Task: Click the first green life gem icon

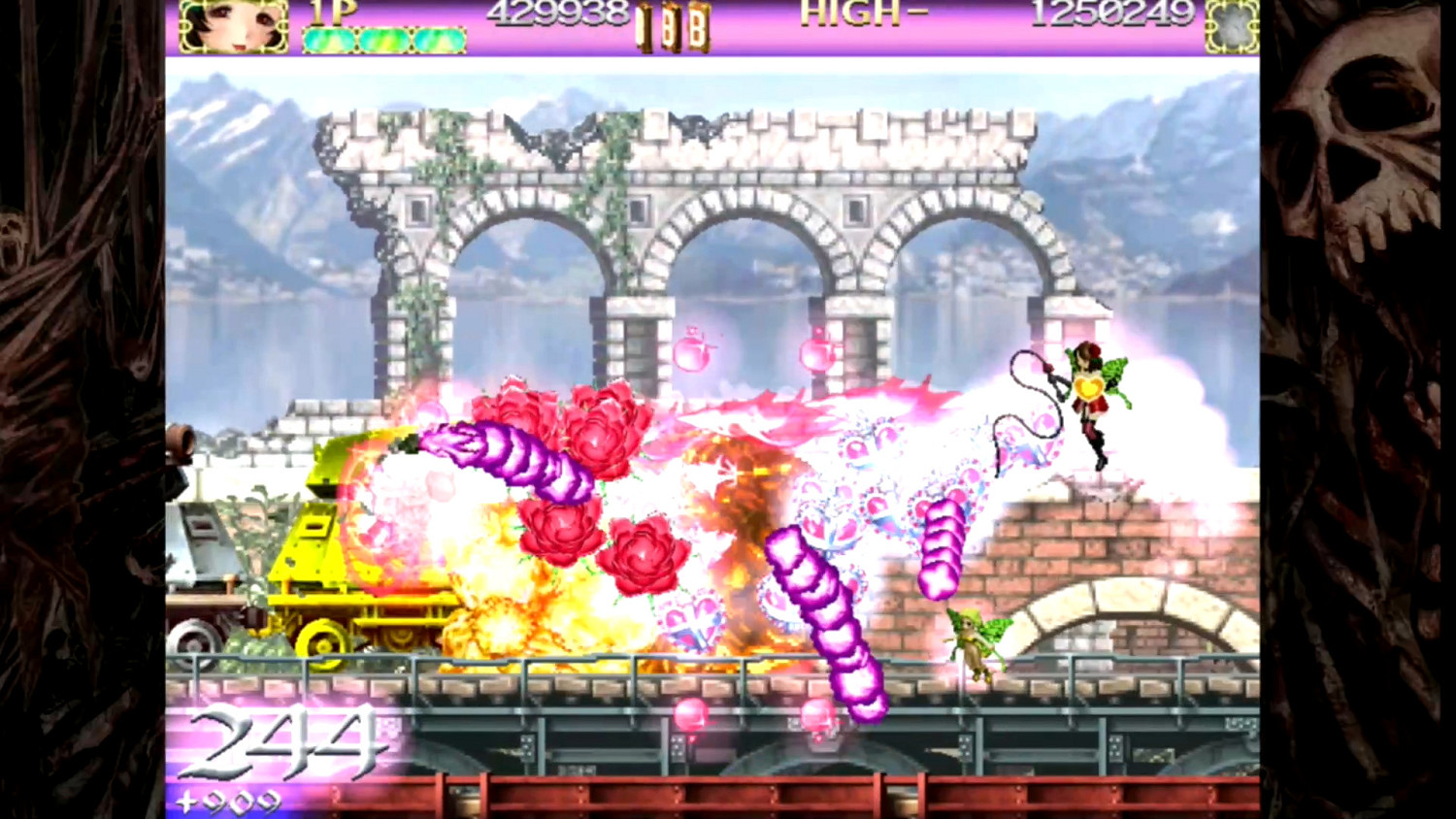Action: [x=330, y=37]
